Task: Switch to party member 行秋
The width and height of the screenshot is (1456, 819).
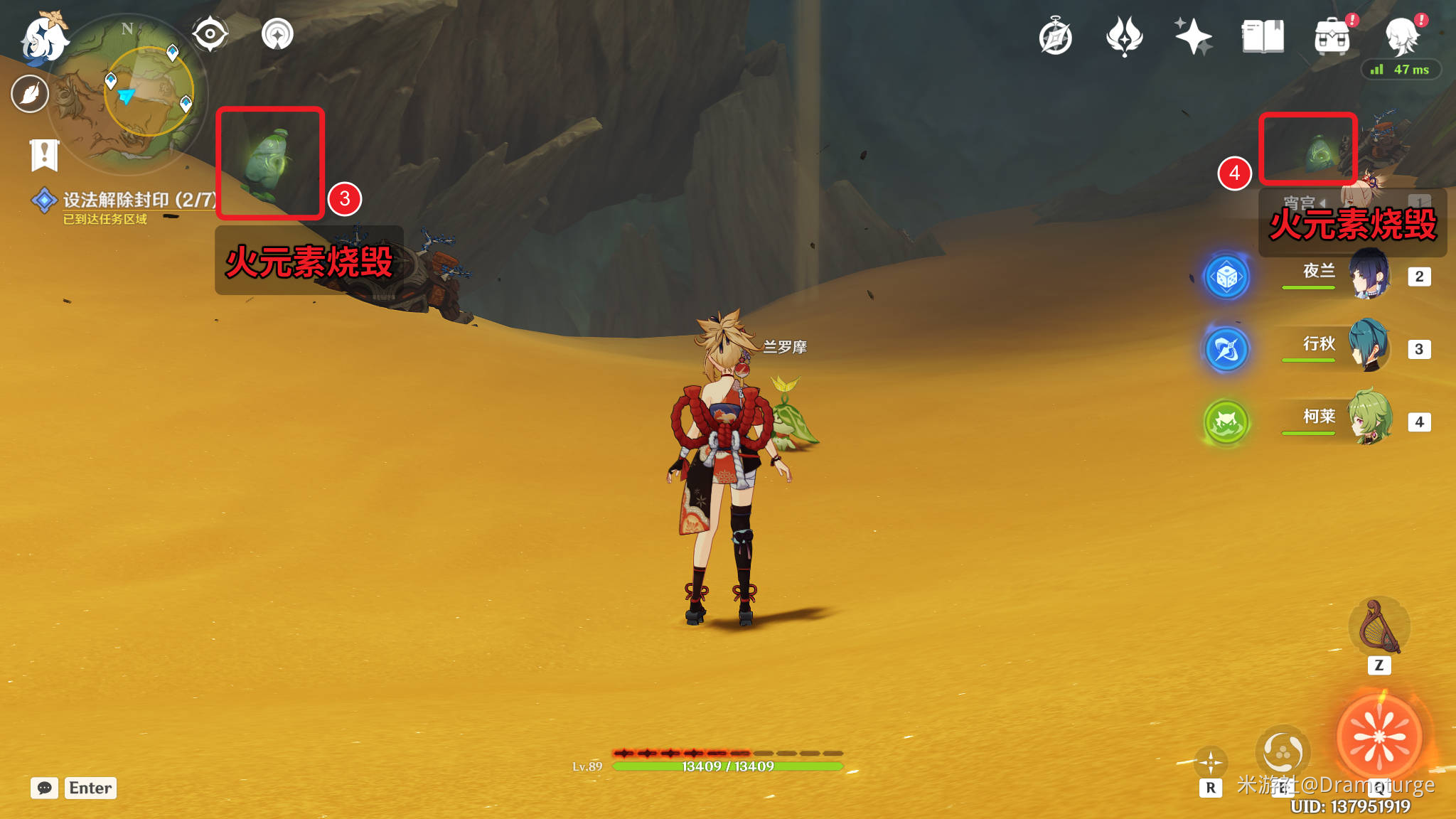Action: pyautogui.click(x=1369, y=348)
